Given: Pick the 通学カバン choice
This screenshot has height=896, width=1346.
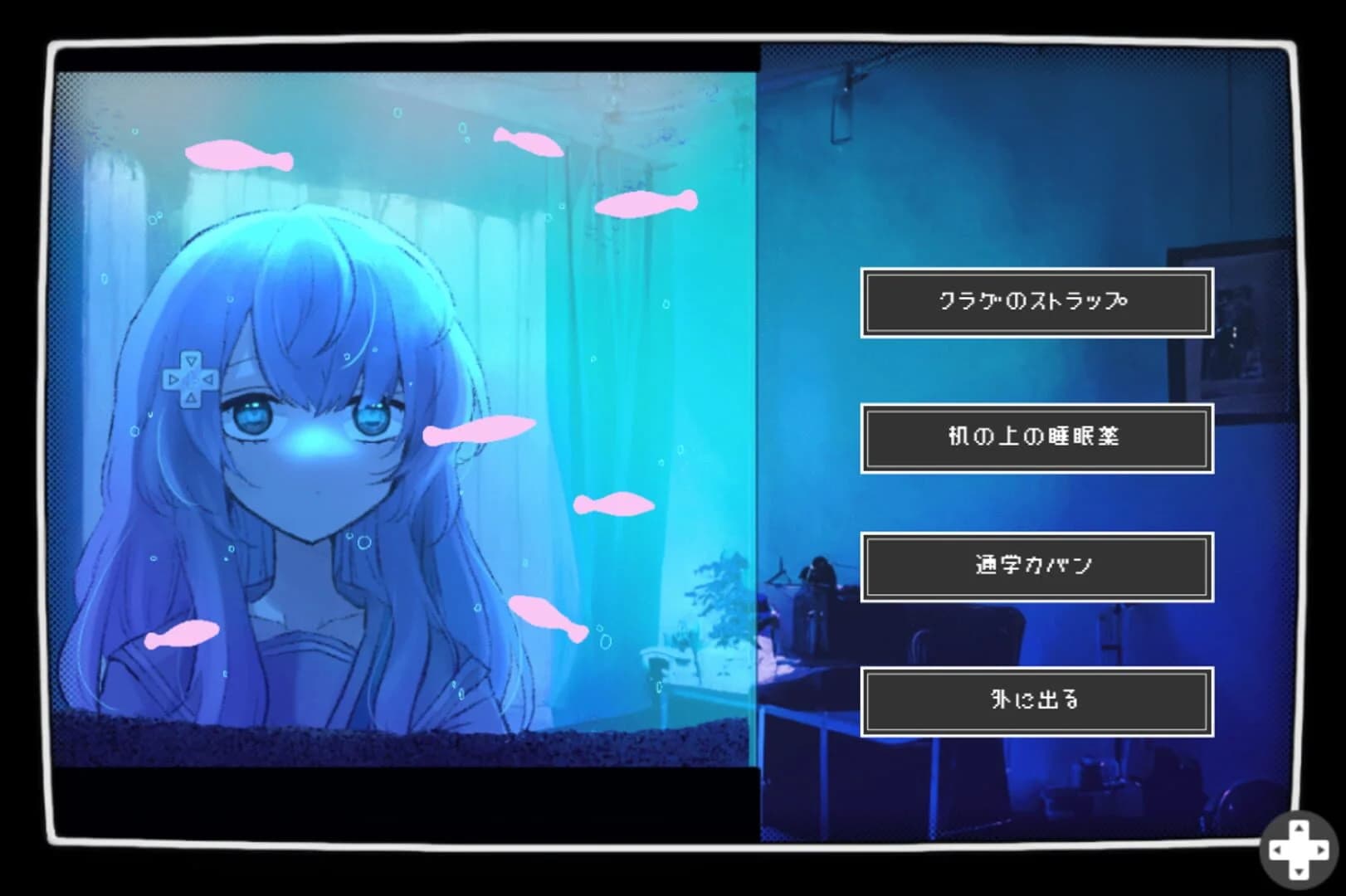Looking at the screenshot, I should tap(1036, 566).
